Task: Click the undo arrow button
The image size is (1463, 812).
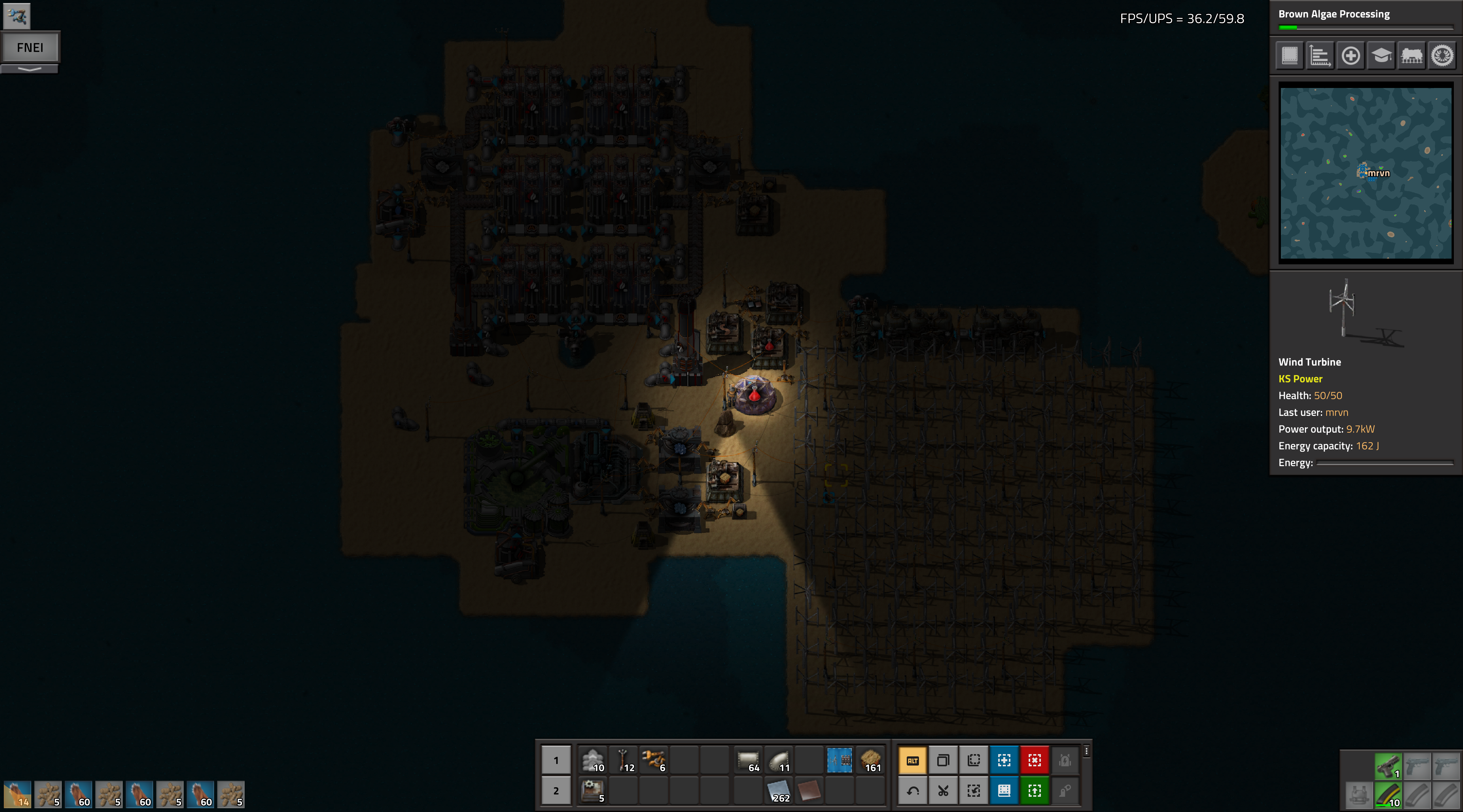Action: coord(913,790)
